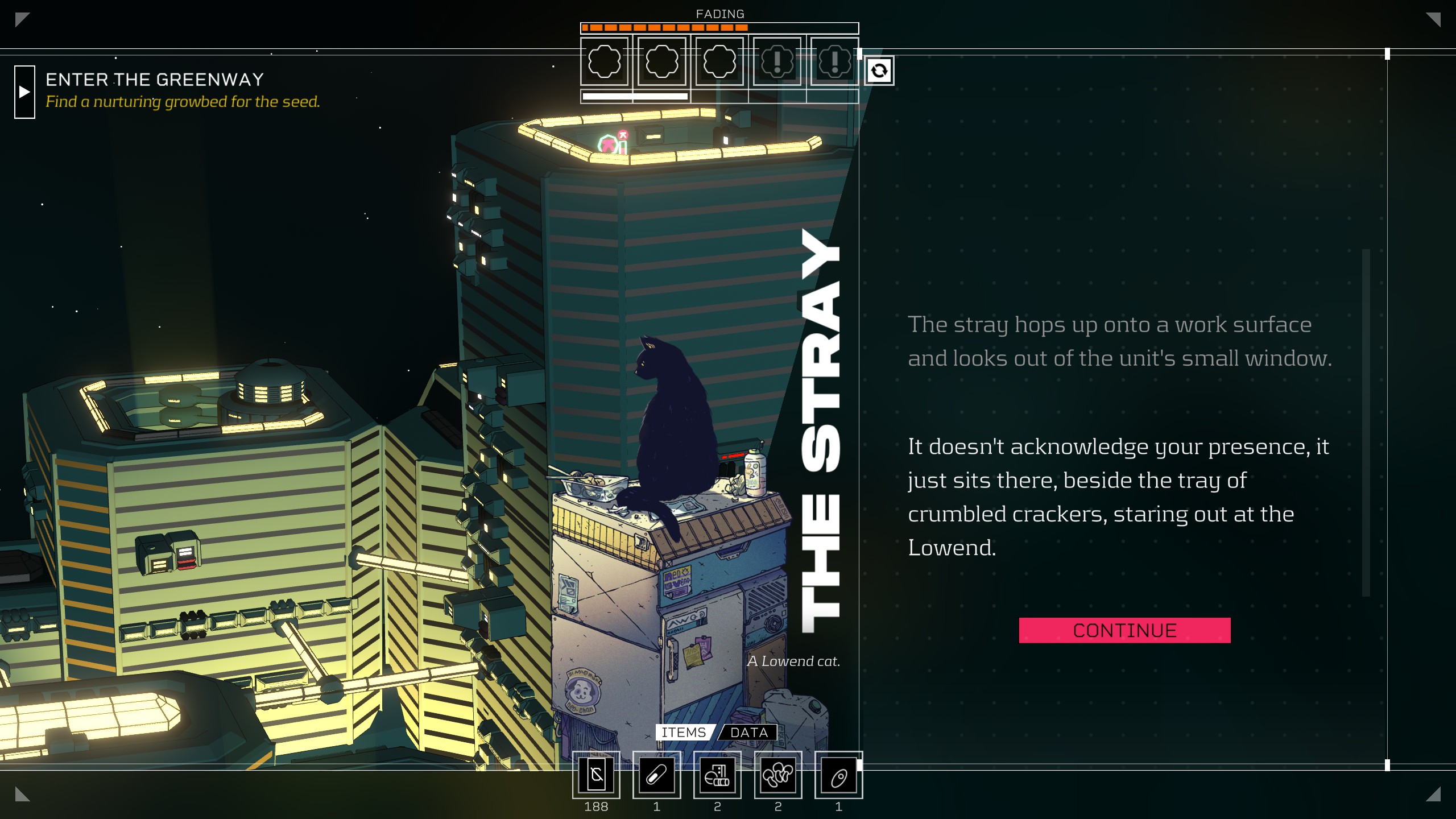Select the Items tab
Image resolution: width=1456 pixels, height=819 pixels.
click(683, 733)
